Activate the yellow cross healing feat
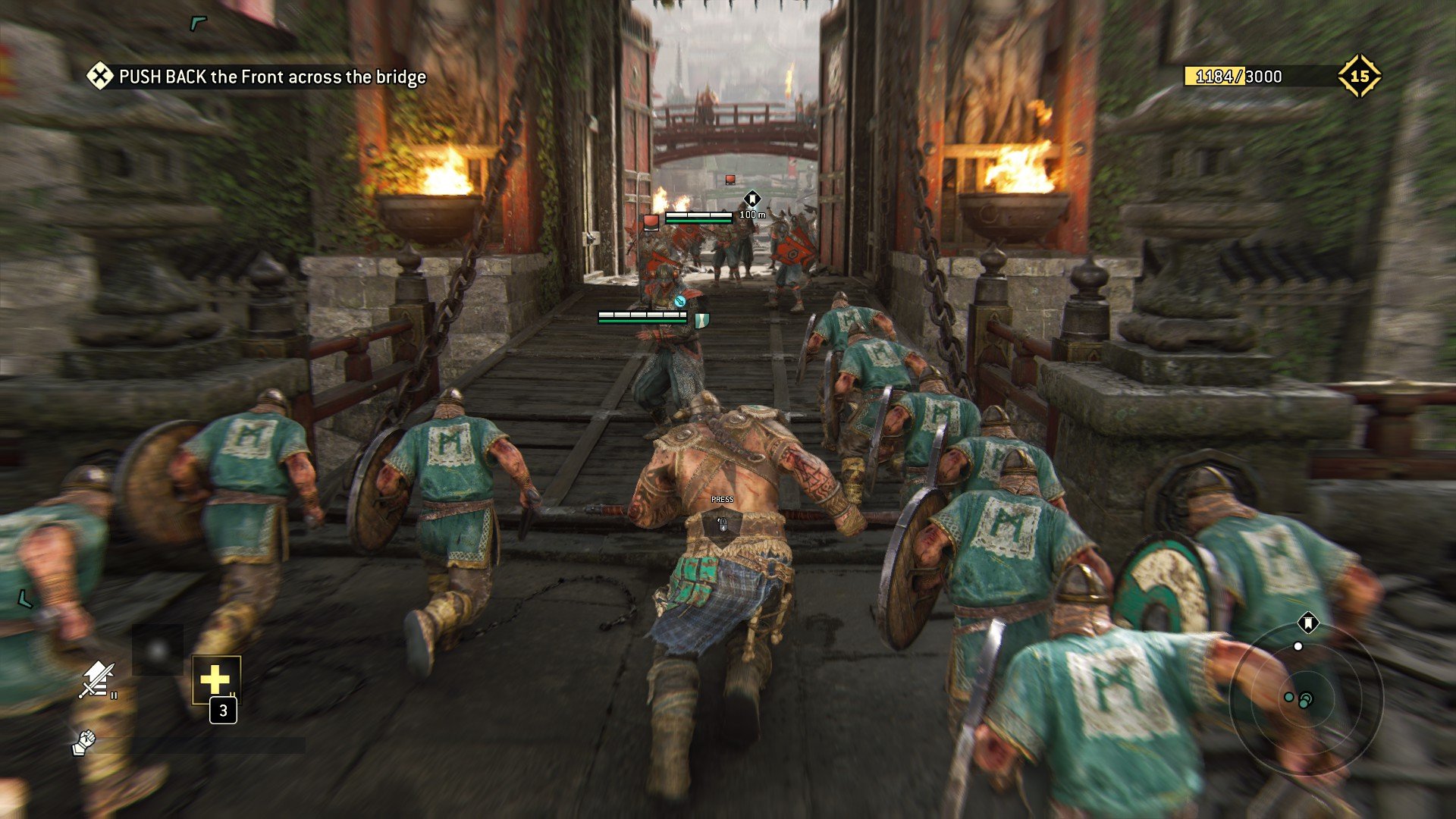 pos(216,679)
